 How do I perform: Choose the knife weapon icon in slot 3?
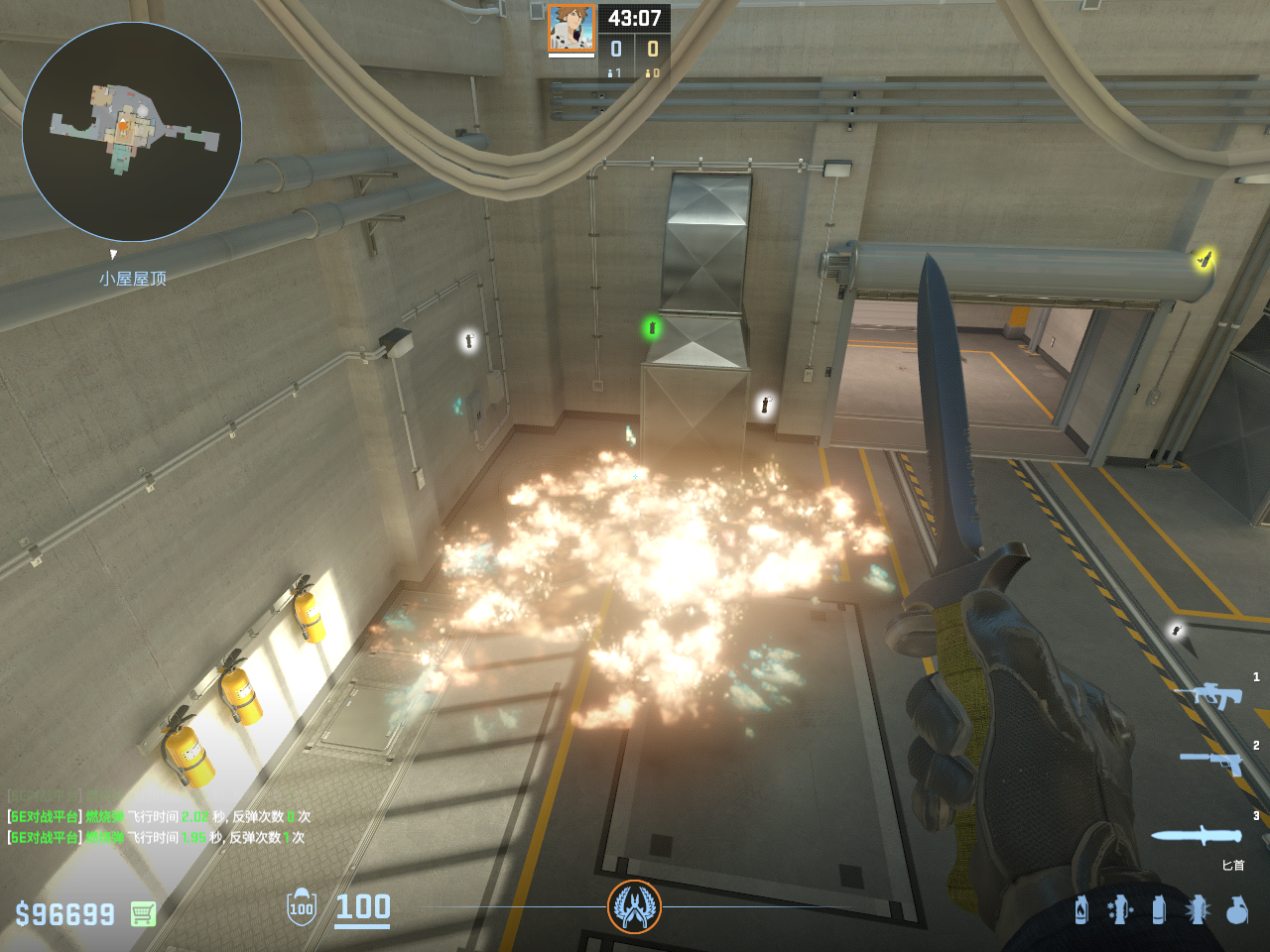[1196, 835]
